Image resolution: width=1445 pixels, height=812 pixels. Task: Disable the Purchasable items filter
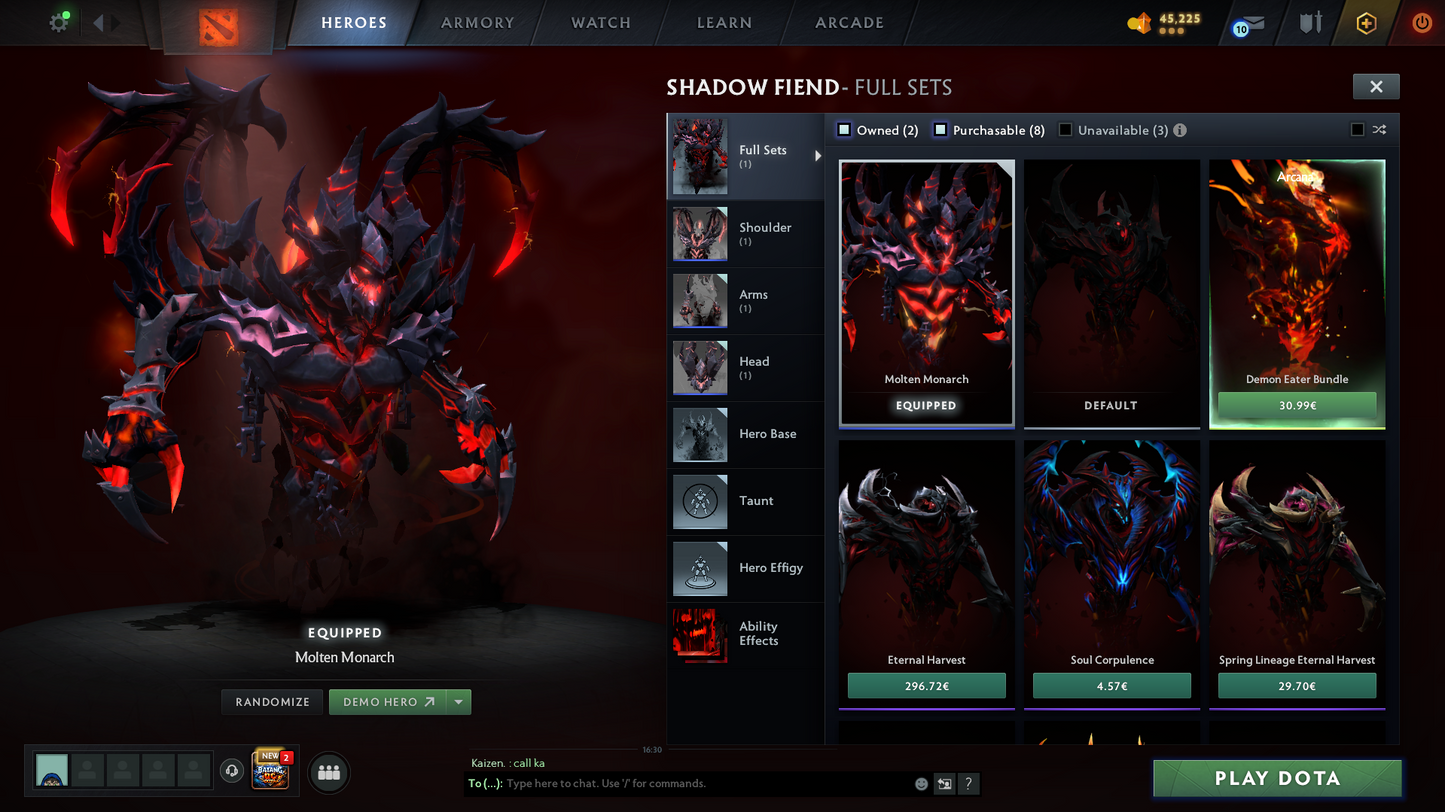tap(940, 130)
